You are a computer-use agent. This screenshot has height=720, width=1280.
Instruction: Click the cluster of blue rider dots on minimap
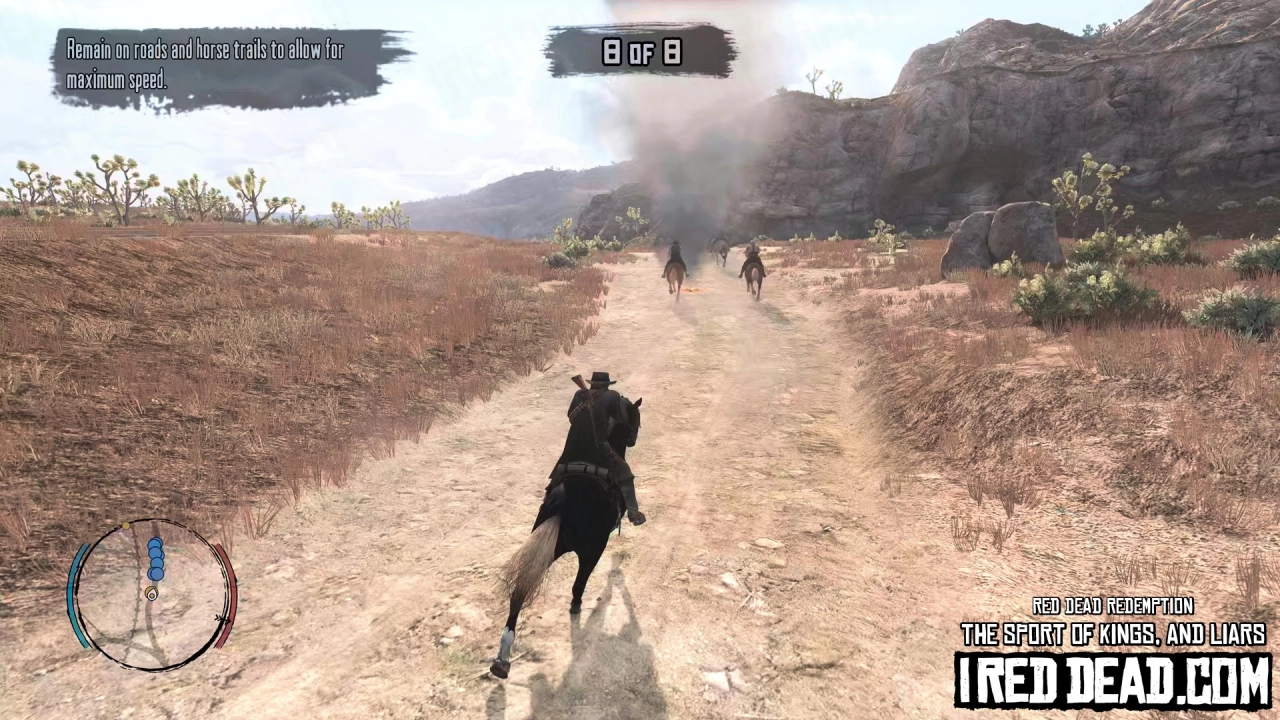[156, 560]
